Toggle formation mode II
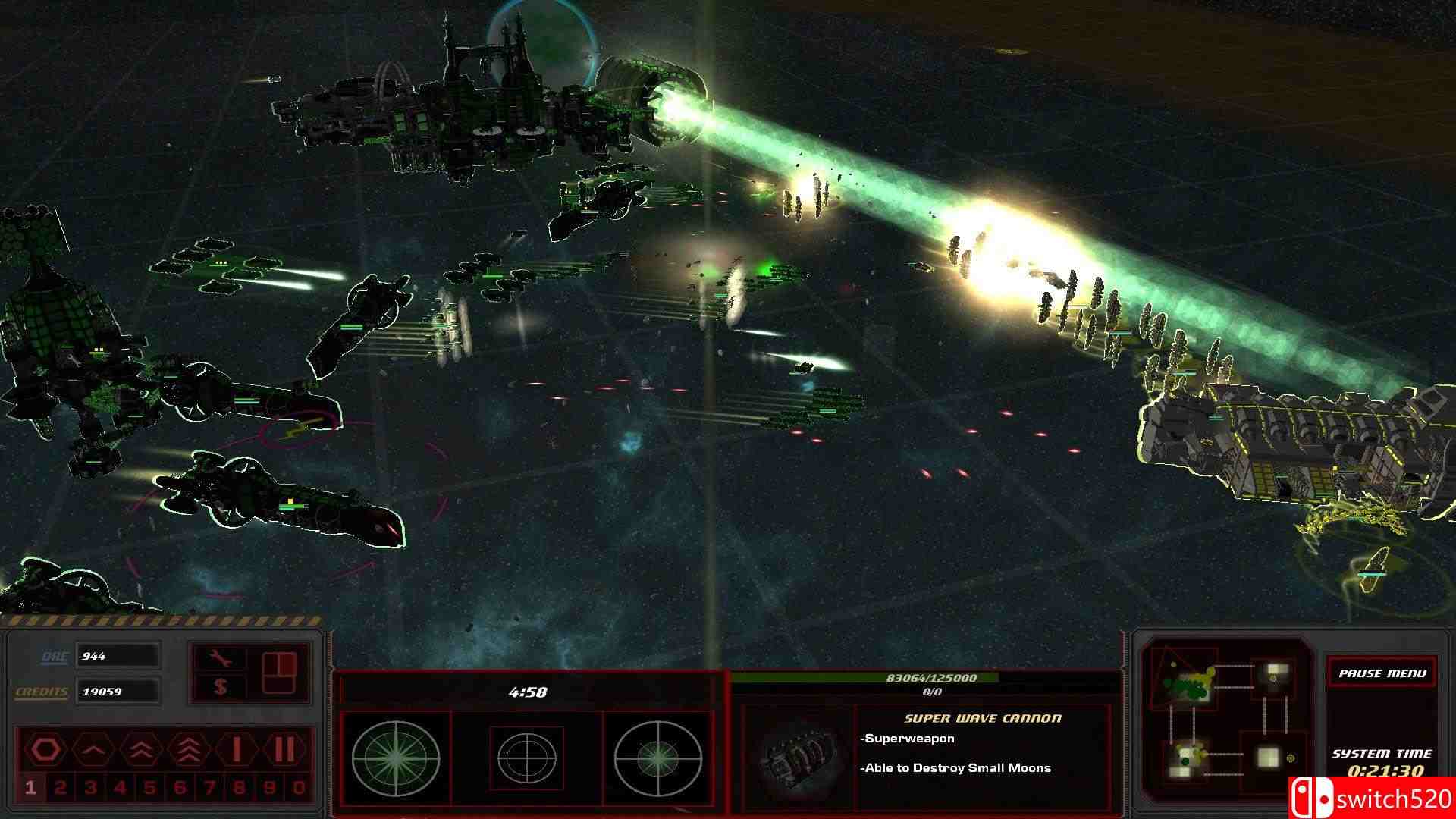 (x=284, y=749)
